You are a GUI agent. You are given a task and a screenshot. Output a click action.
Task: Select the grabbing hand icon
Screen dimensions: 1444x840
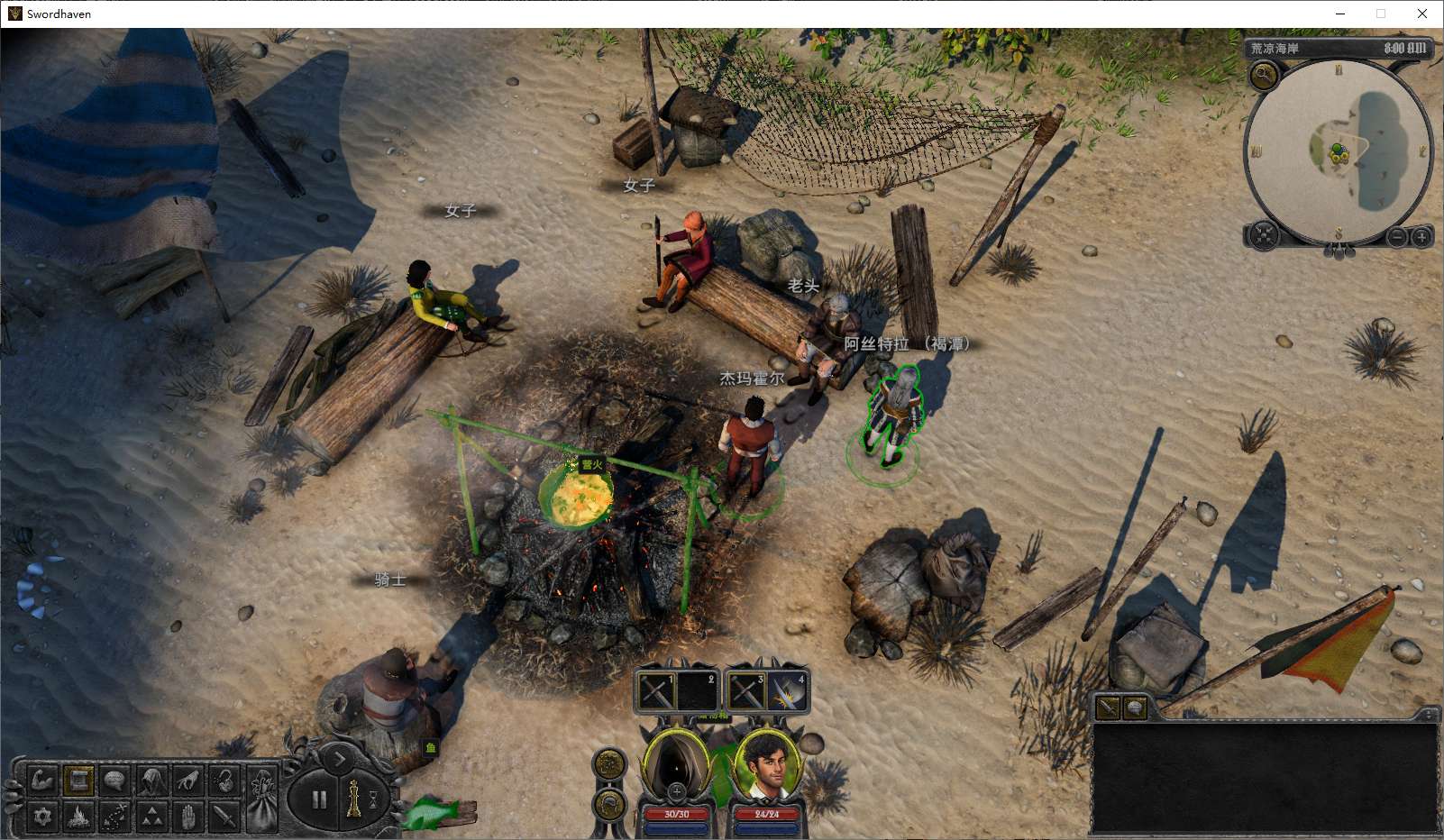pyautogui.click(x=187, y=780)
